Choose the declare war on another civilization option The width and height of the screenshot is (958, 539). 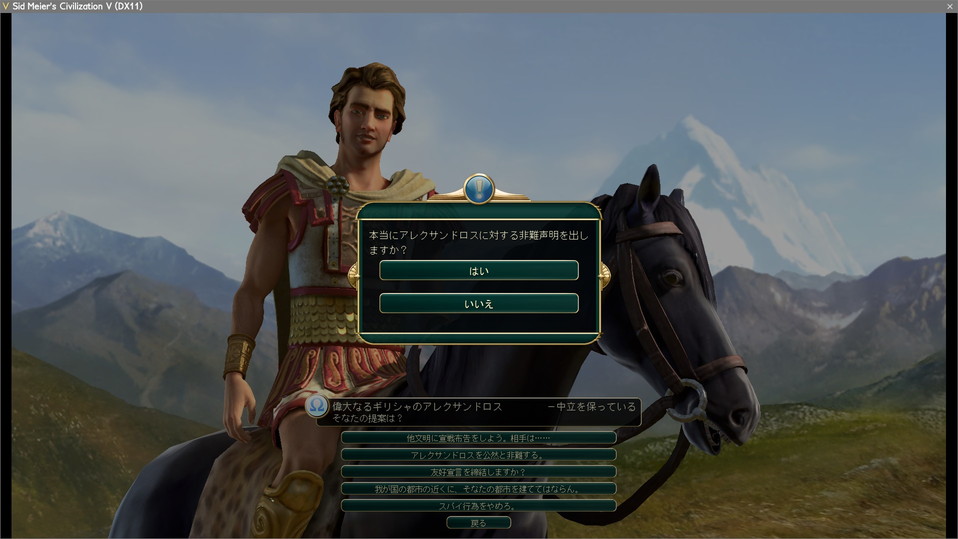click(478, 438)
